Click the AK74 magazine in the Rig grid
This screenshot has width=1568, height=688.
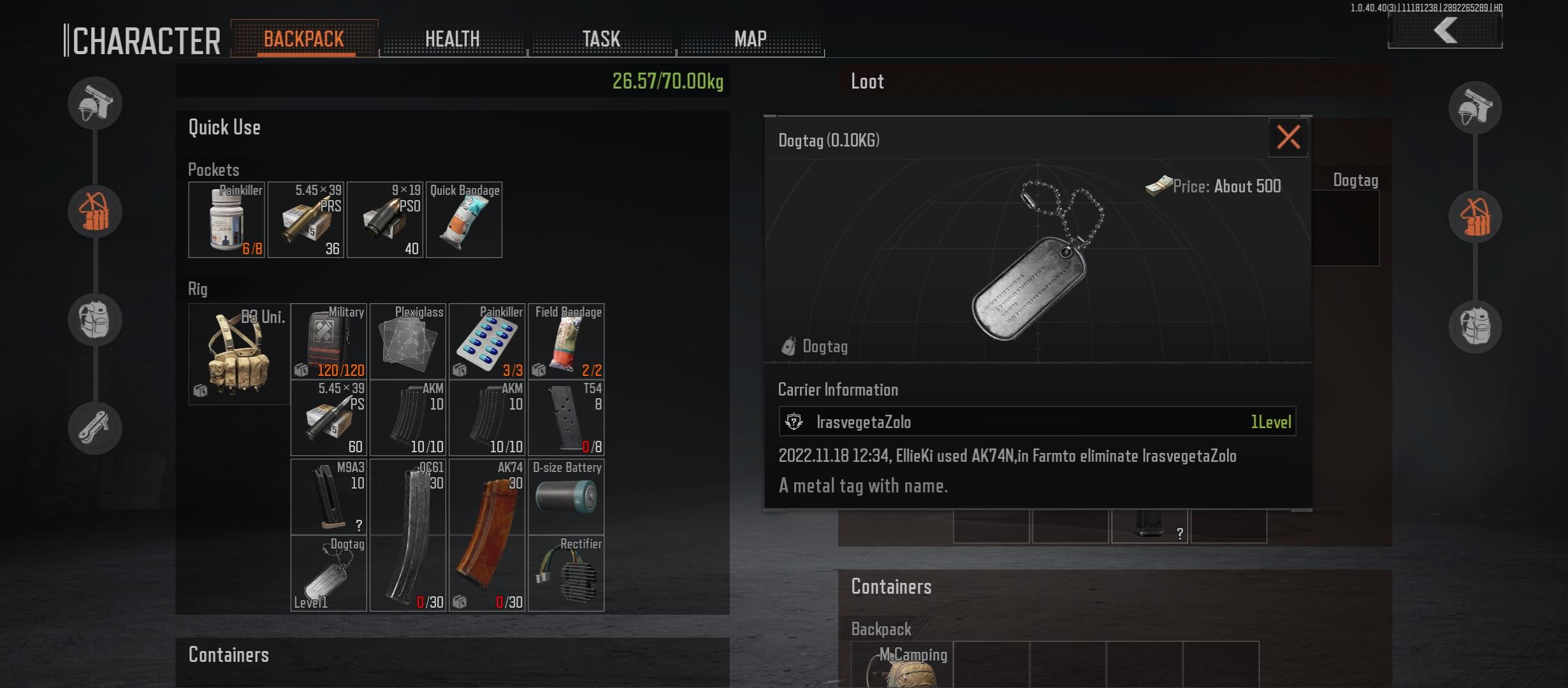click(x=488, y=535)
